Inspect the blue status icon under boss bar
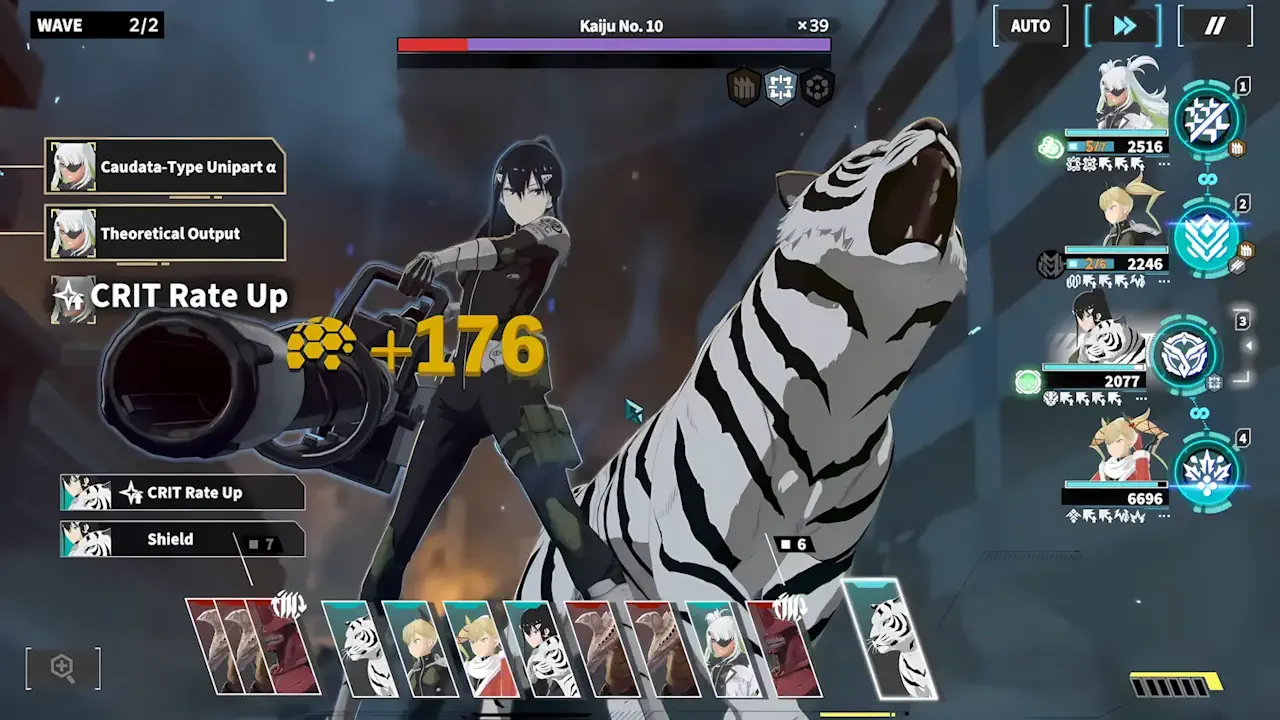 (780, 87)
